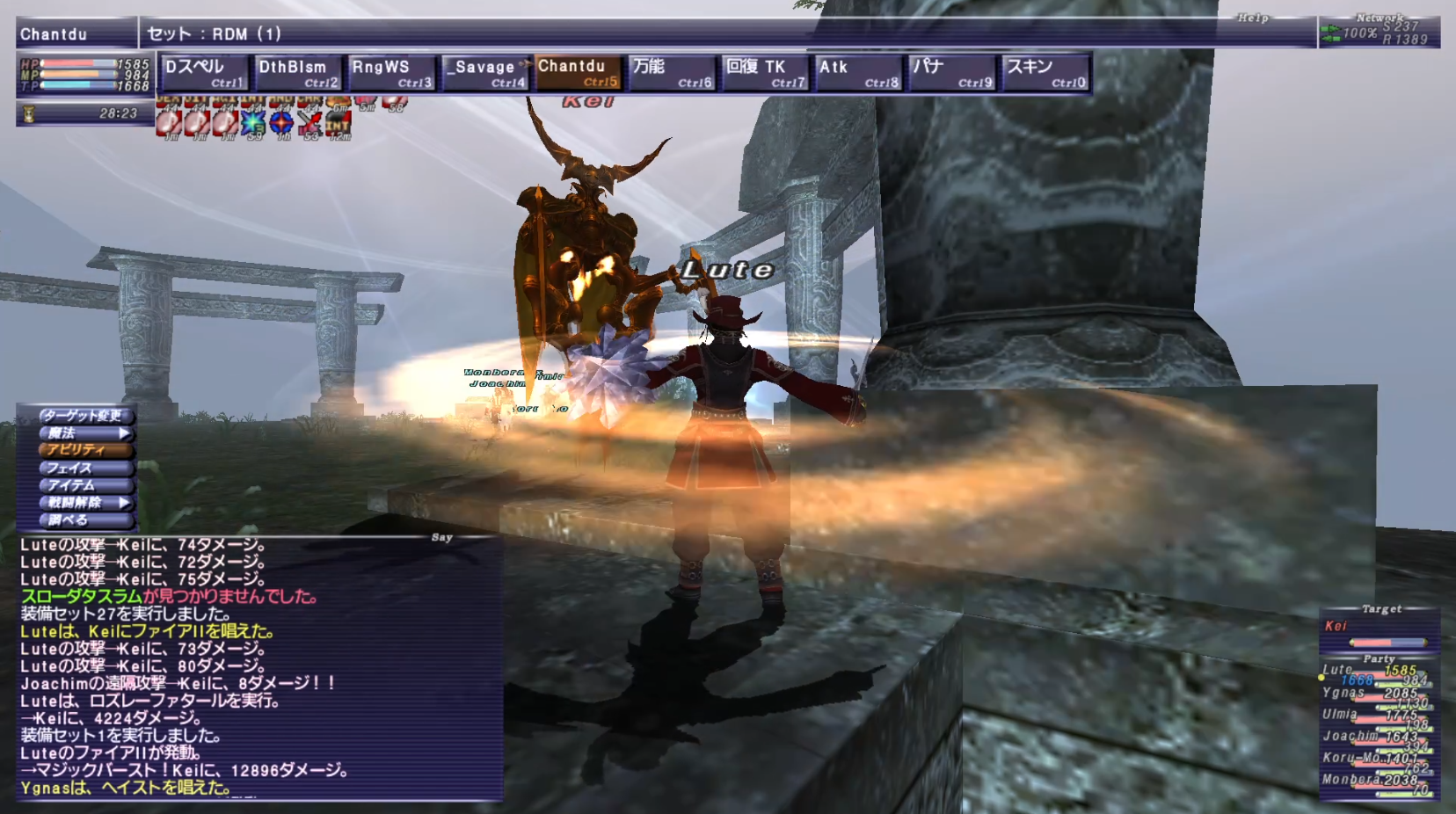The image size is (1456, 814).
Task: Trigger the DthBlsm macro
Action: [296, 73]
